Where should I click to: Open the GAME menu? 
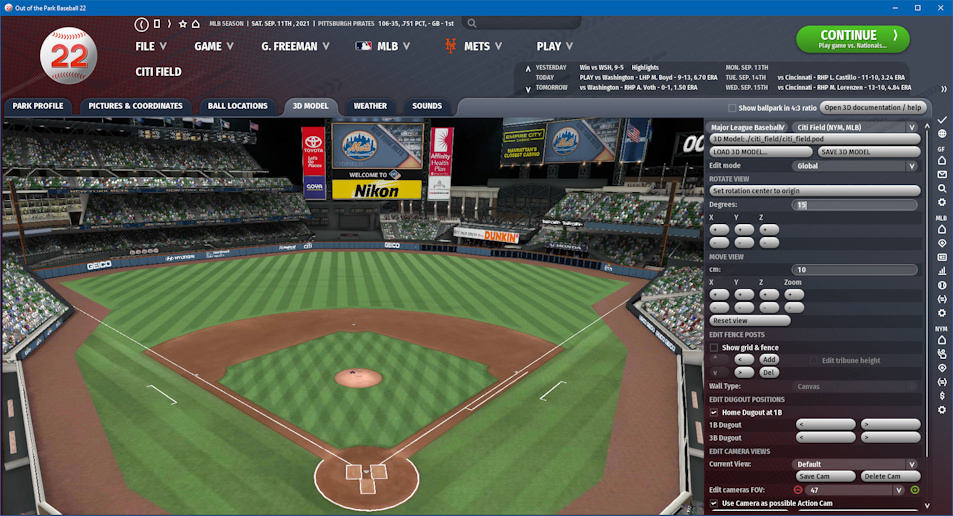click(214, 46)
